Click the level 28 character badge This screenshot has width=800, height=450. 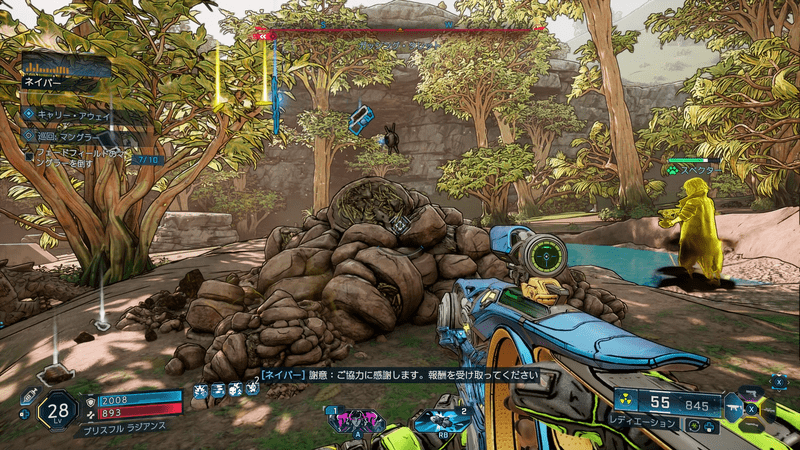click(x=56, y=411)
